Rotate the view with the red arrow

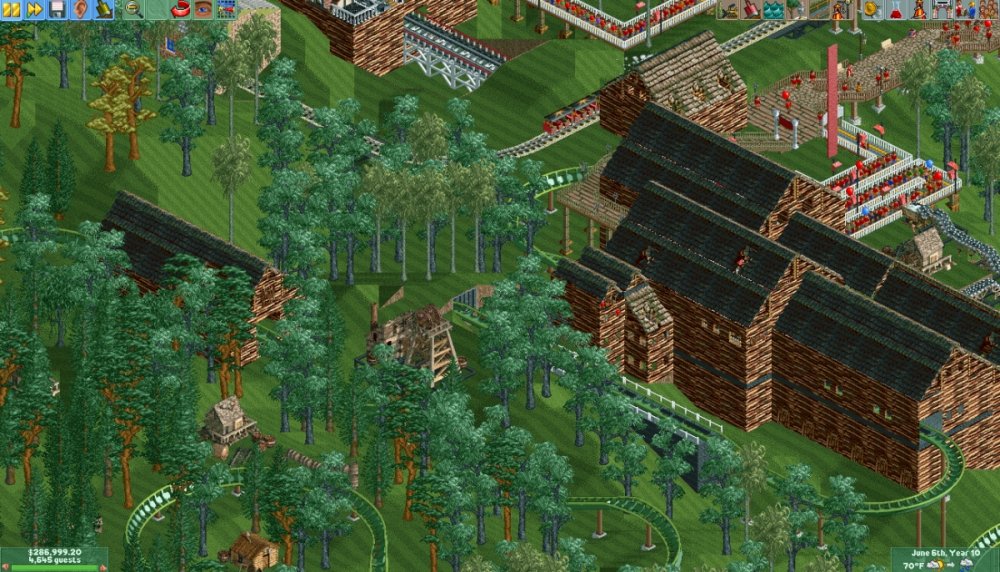point(181,9)
